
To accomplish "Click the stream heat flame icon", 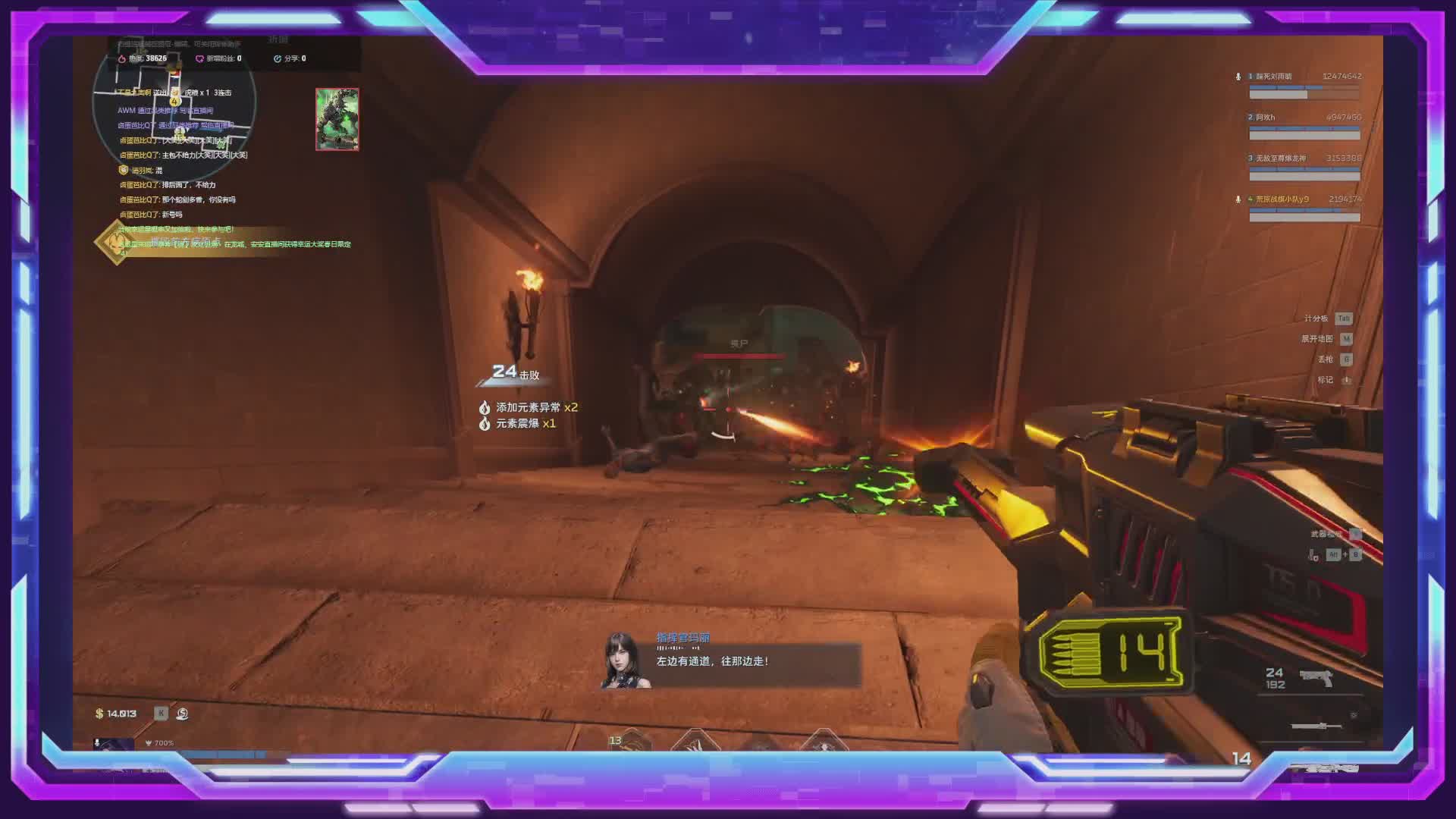I will click(122, 58).
